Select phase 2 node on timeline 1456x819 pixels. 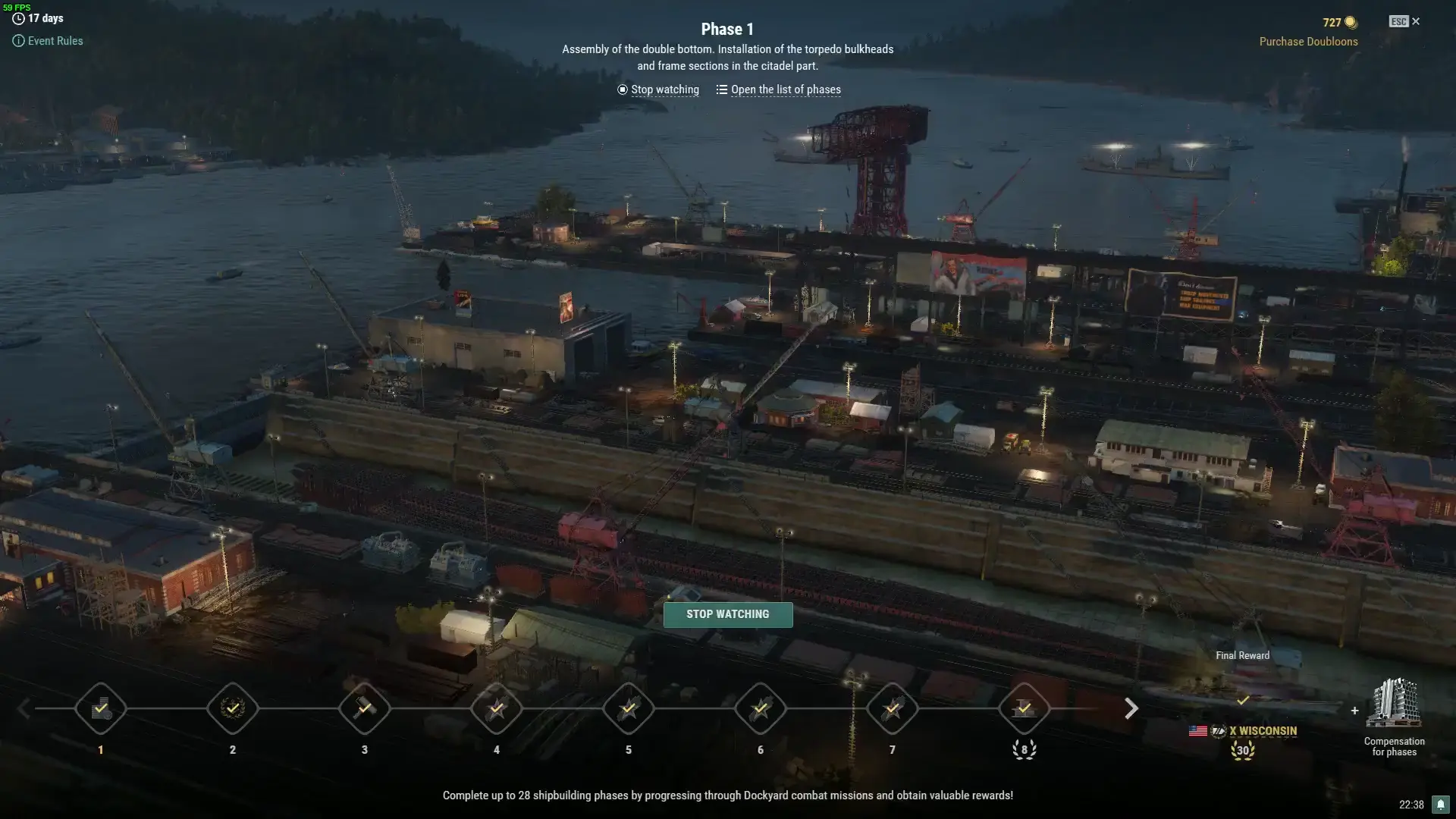[x=233, y=709]
